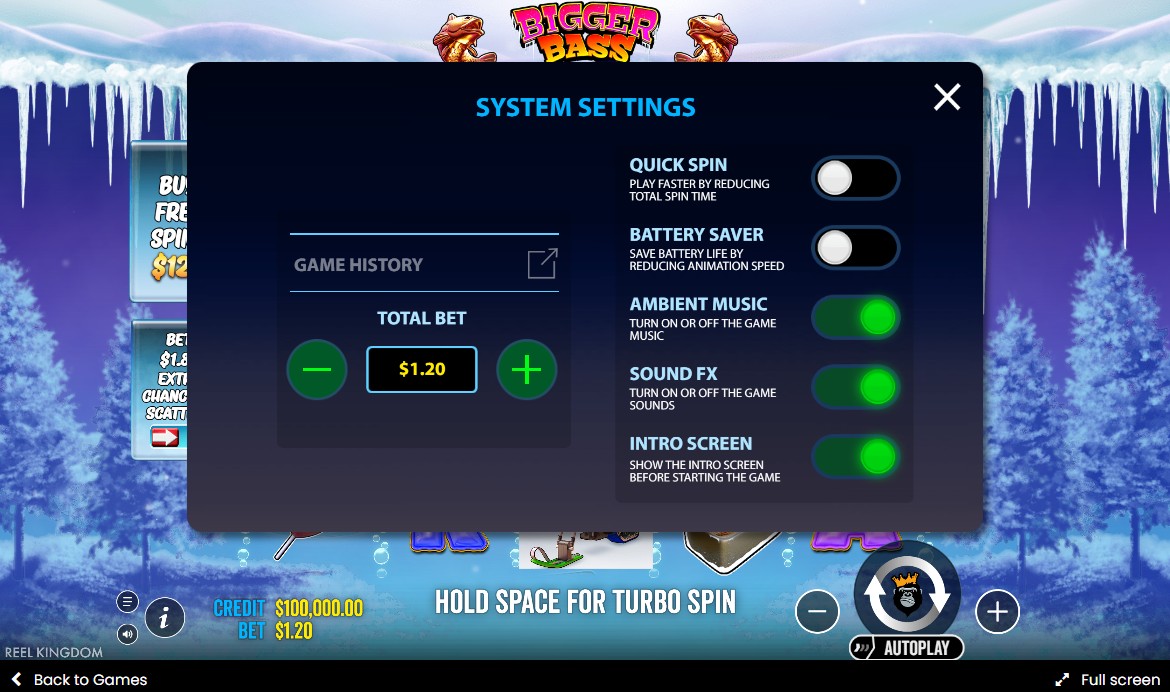Raise the bet using the bottom plus button
Viewport: 1170px width, 692px height.
(x=997, y=612)
